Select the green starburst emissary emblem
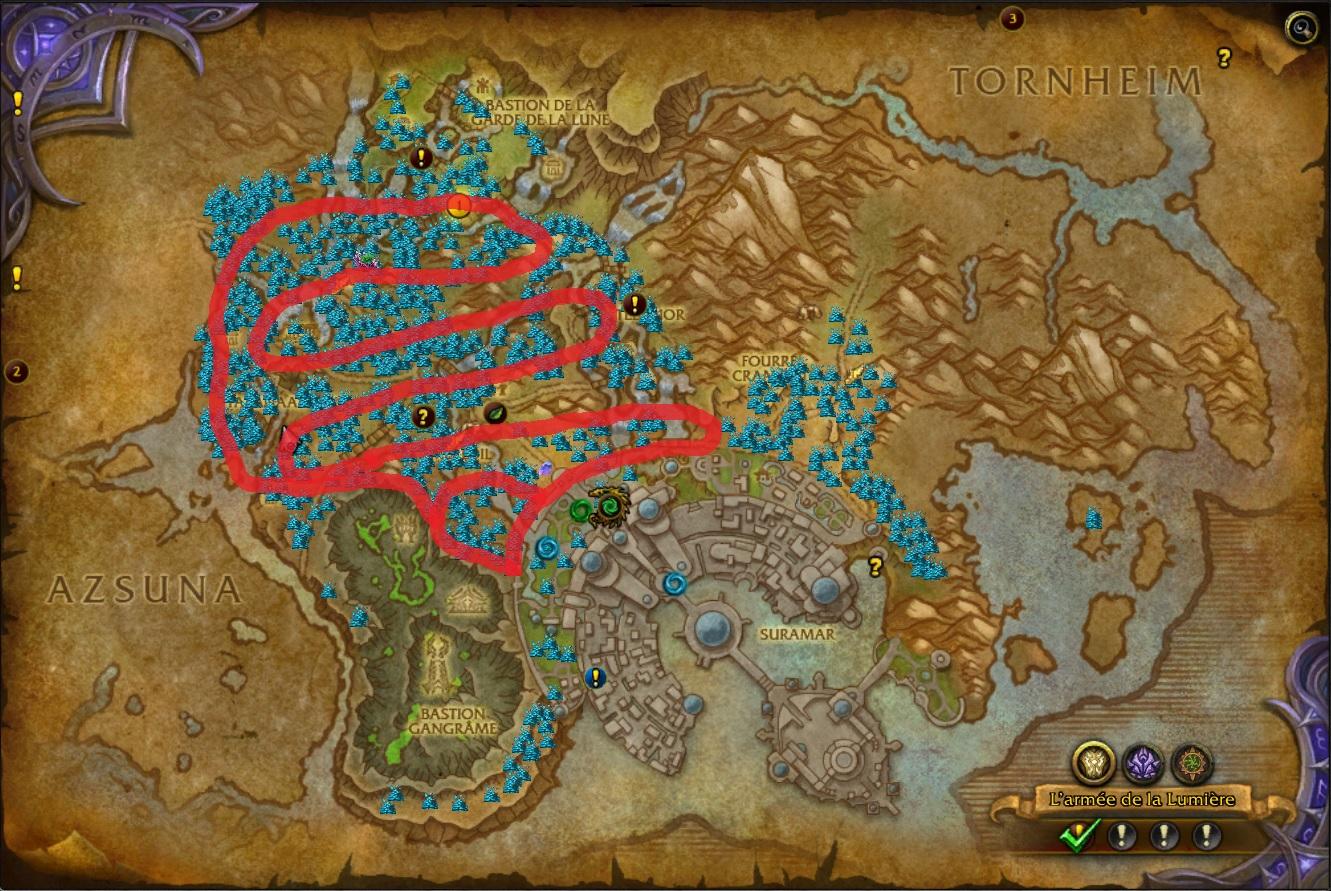The height and width of the screenshot is (891, 1331). (1189, 763)
